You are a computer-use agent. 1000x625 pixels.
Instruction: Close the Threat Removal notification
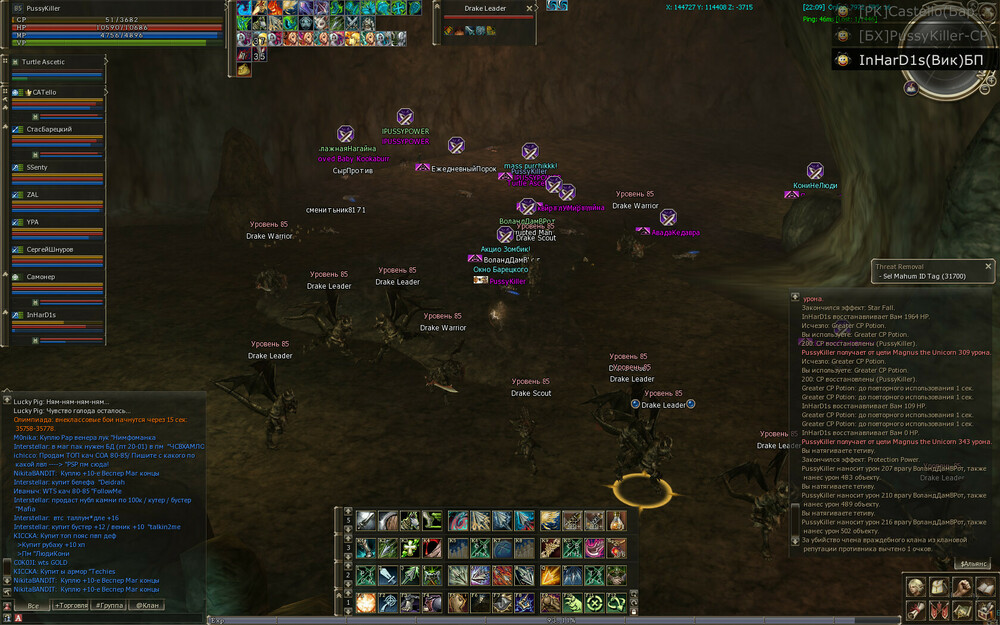click(989, 266)
